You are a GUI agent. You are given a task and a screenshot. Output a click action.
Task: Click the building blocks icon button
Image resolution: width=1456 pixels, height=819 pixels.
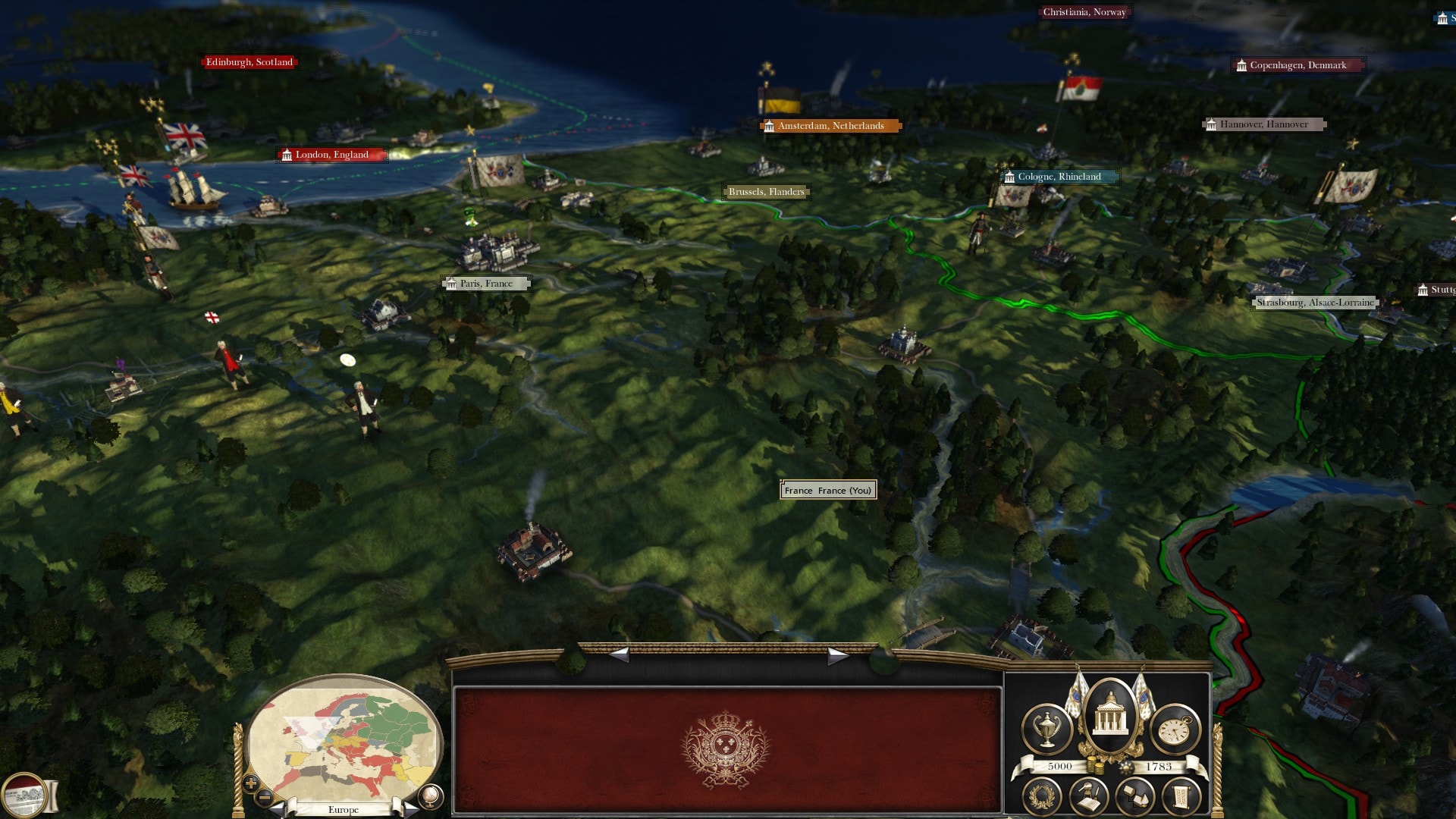pos(1135,797)
